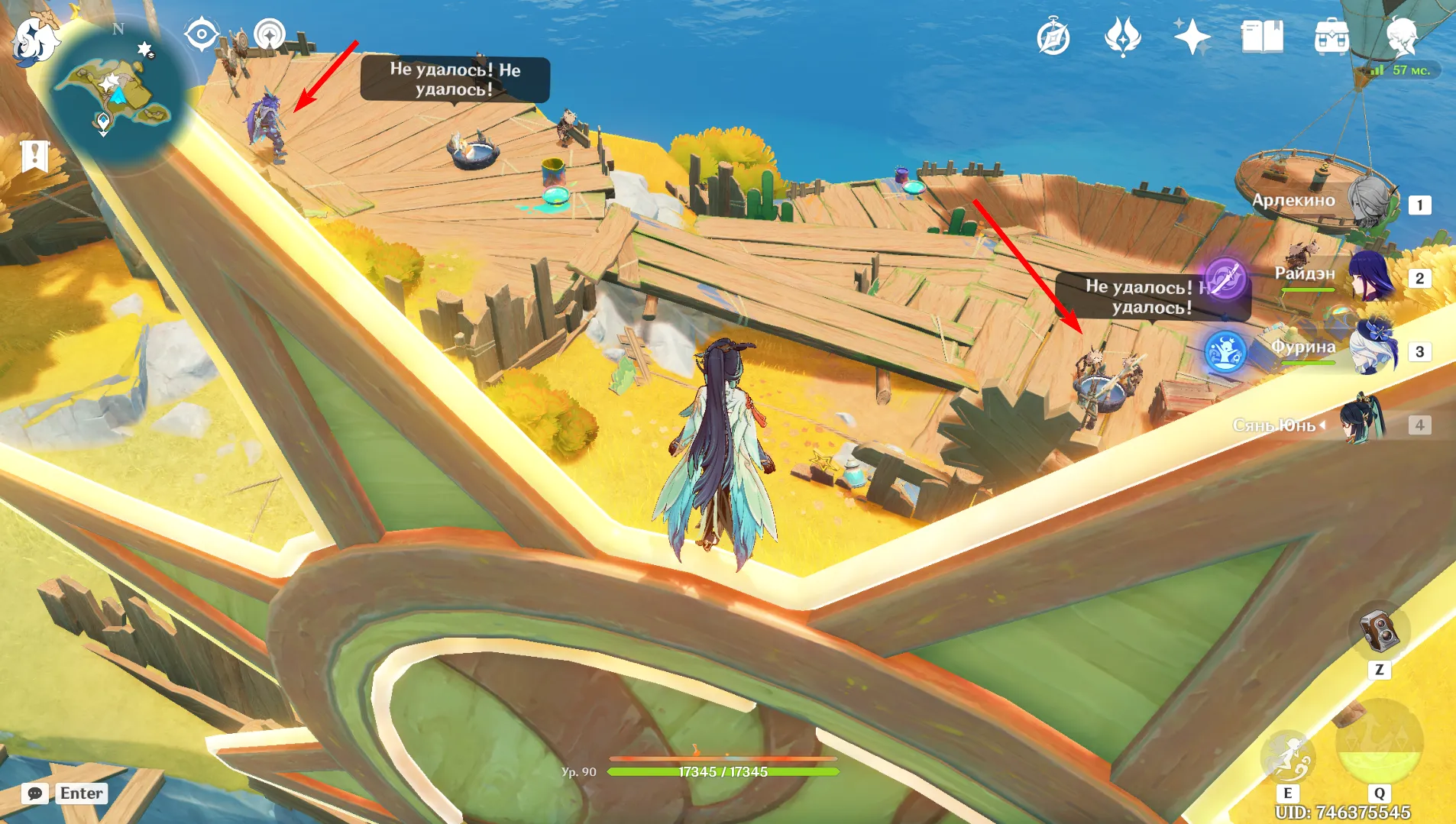Open the Wish four-pointed star icon
This screenshot has height=824, width=1456.
pos(1192,37)
